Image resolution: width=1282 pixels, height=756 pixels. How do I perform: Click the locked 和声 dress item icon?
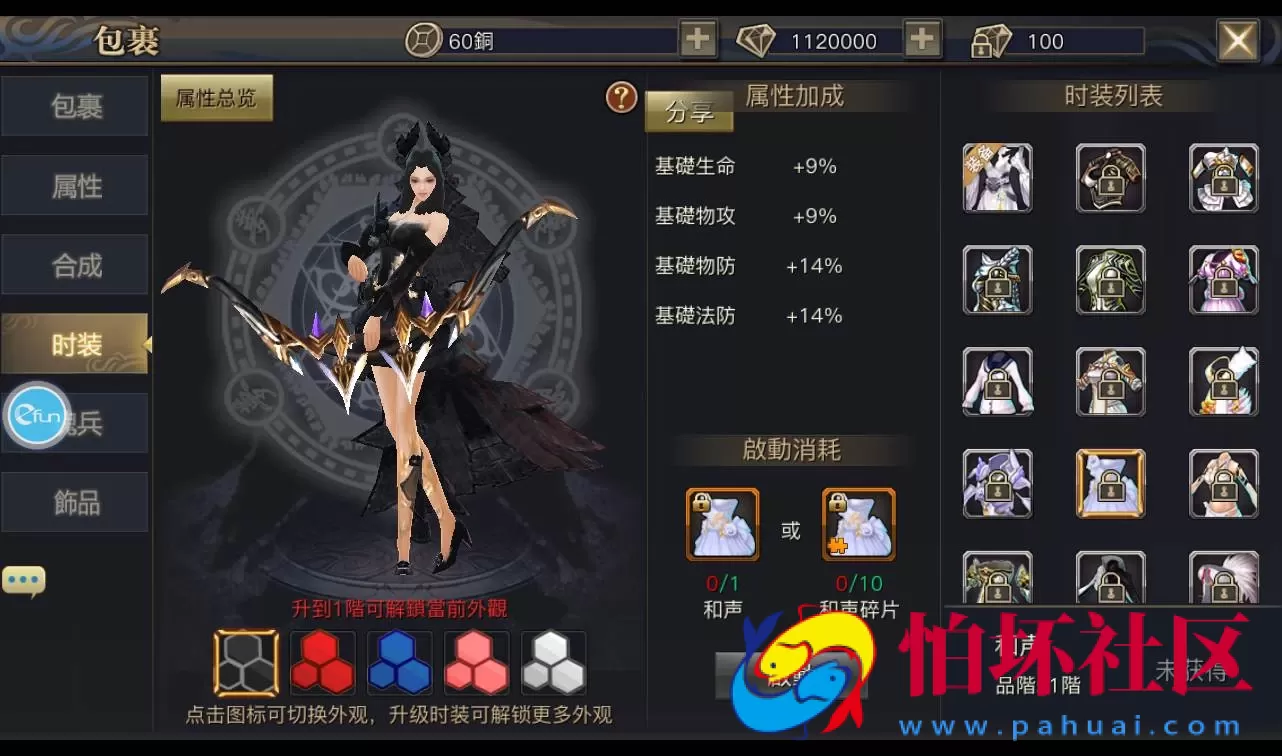[722, 523]
